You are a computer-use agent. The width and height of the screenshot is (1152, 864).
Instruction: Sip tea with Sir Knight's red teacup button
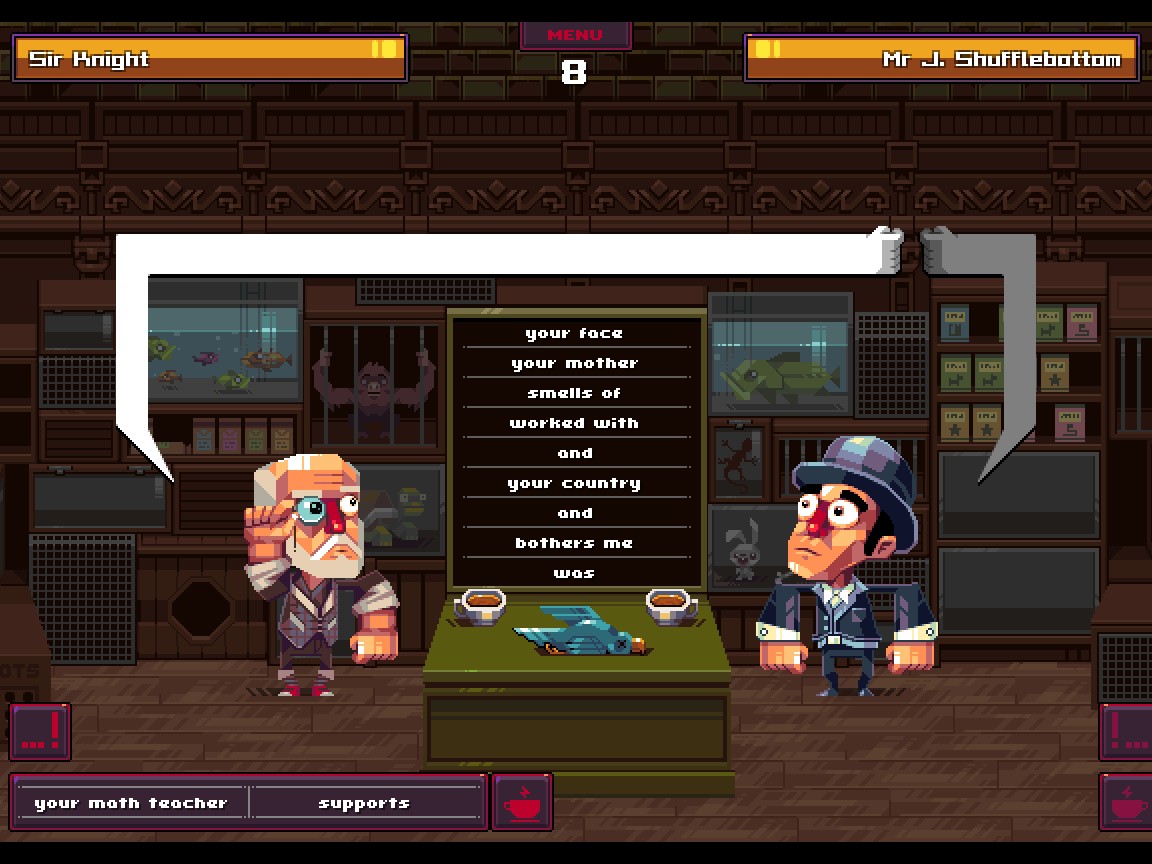tap(521, 802)
